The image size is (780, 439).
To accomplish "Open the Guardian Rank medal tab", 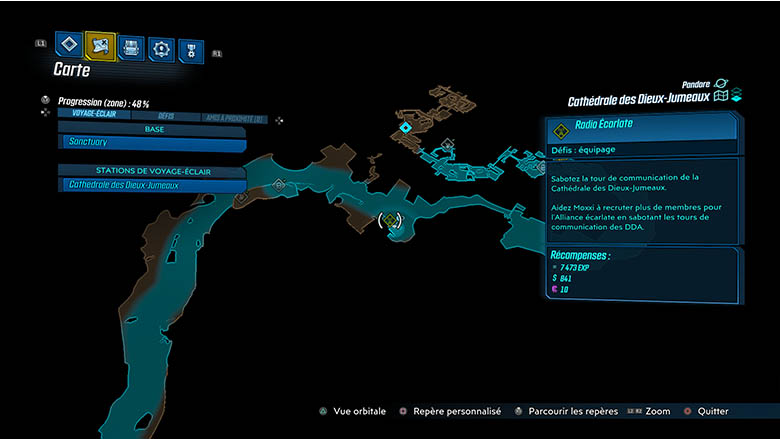I will click(191, 48).
